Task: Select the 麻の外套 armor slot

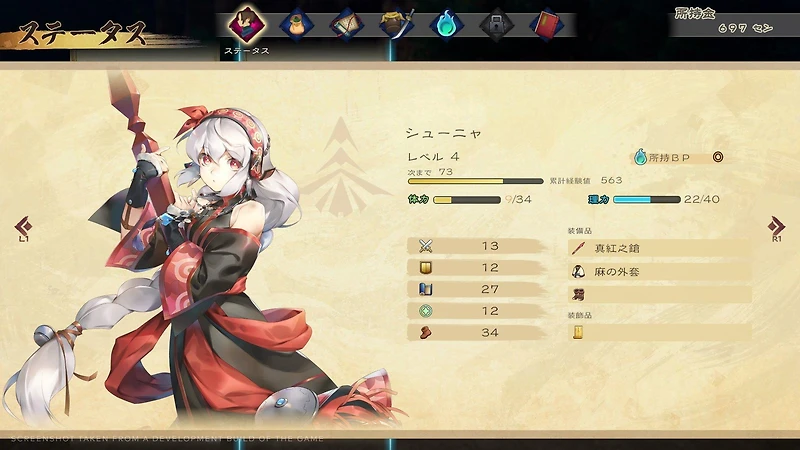Action: pyautogui.click(x=659, y=271)
